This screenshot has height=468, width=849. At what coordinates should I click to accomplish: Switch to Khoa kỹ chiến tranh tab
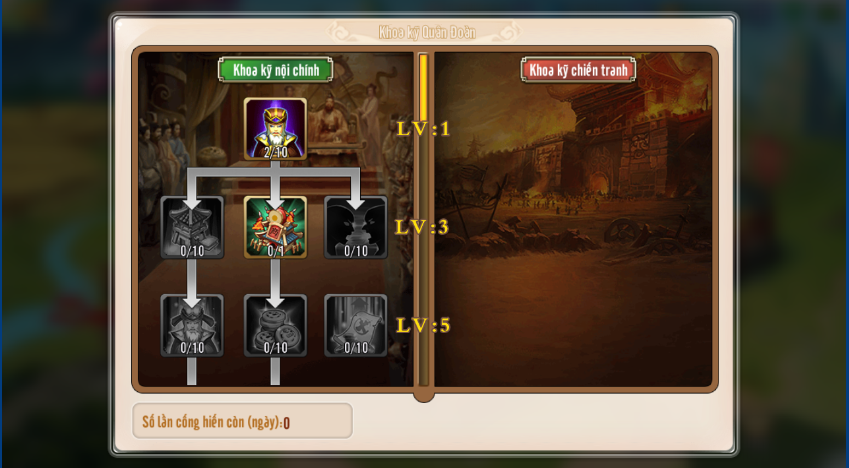[578, 70]
